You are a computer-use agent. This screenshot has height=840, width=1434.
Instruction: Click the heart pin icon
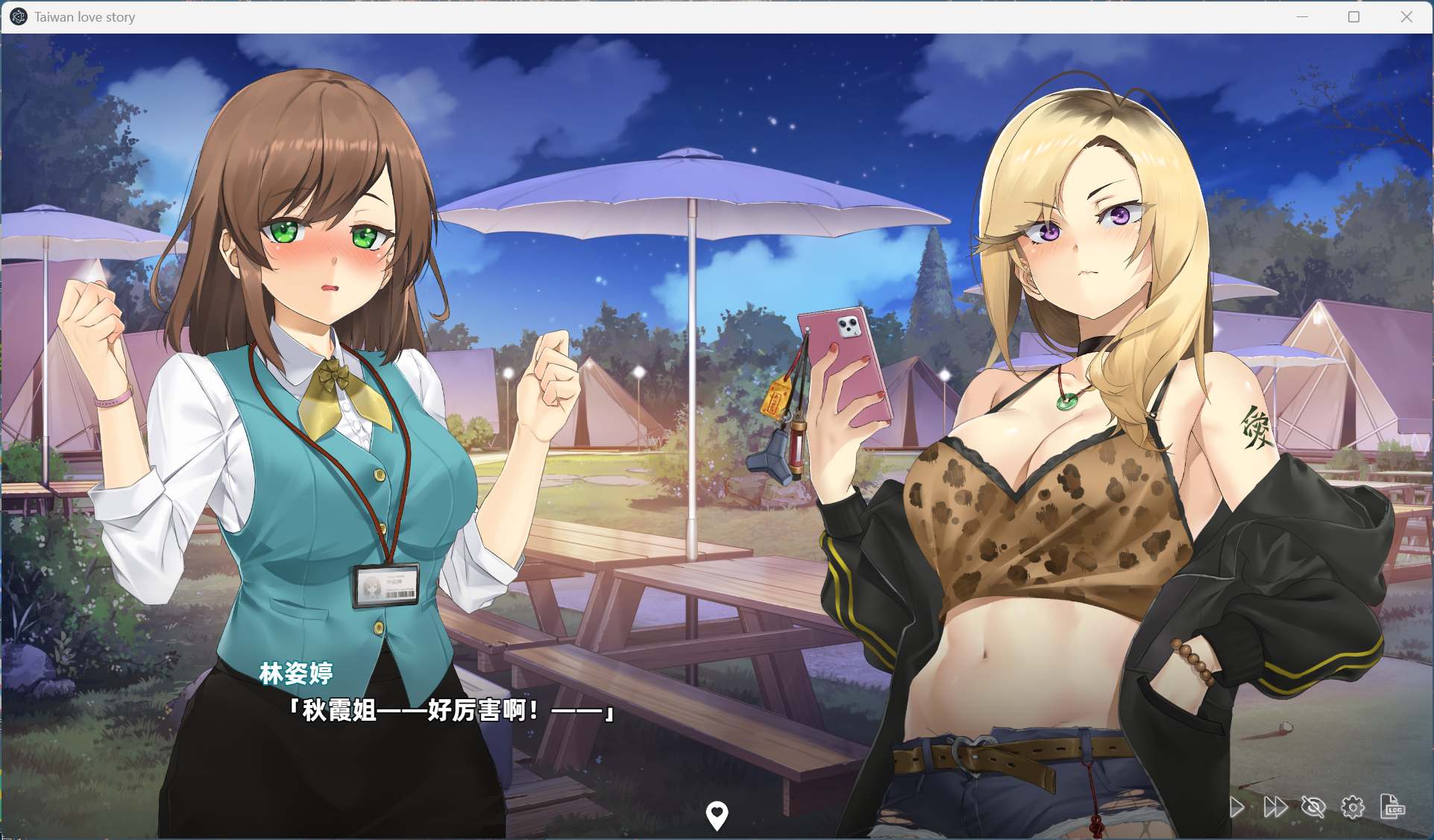(x=717, y=815)
